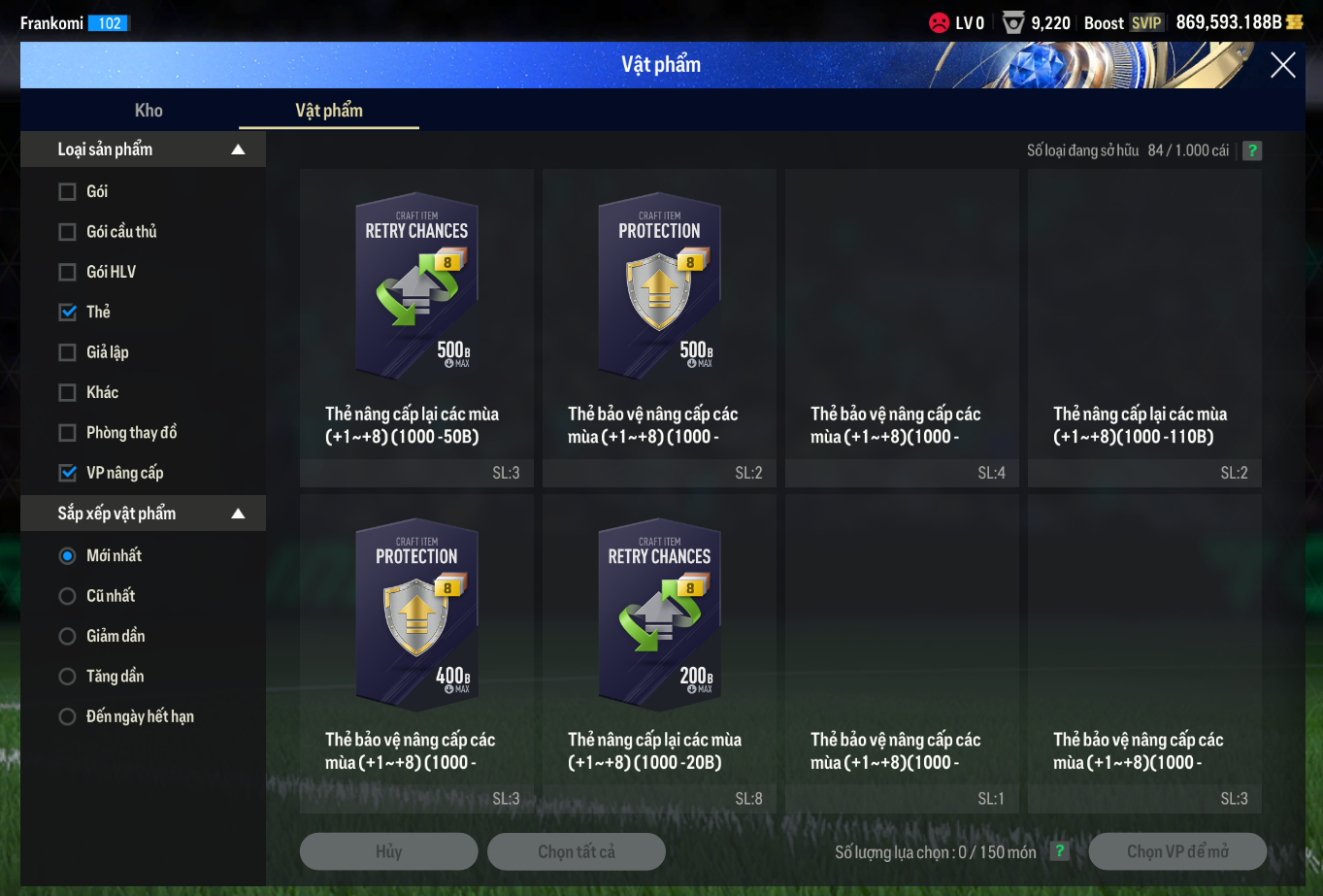
Task: Enable the Gói cầu thủ filter
Action: pos(68,232)
